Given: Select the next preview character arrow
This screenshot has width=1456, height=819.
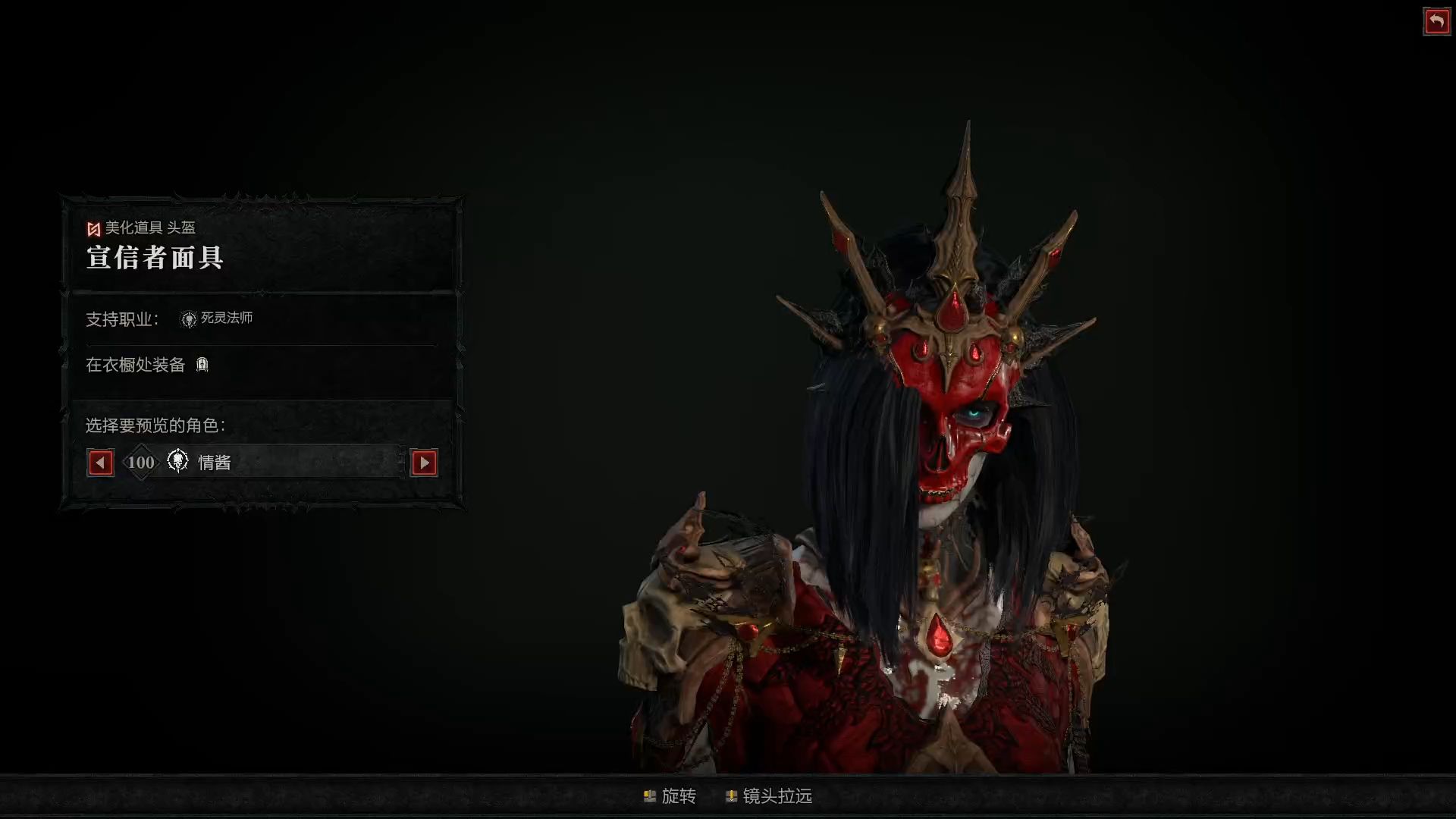Looking at the screenshot, I should [x=424, y=463].
